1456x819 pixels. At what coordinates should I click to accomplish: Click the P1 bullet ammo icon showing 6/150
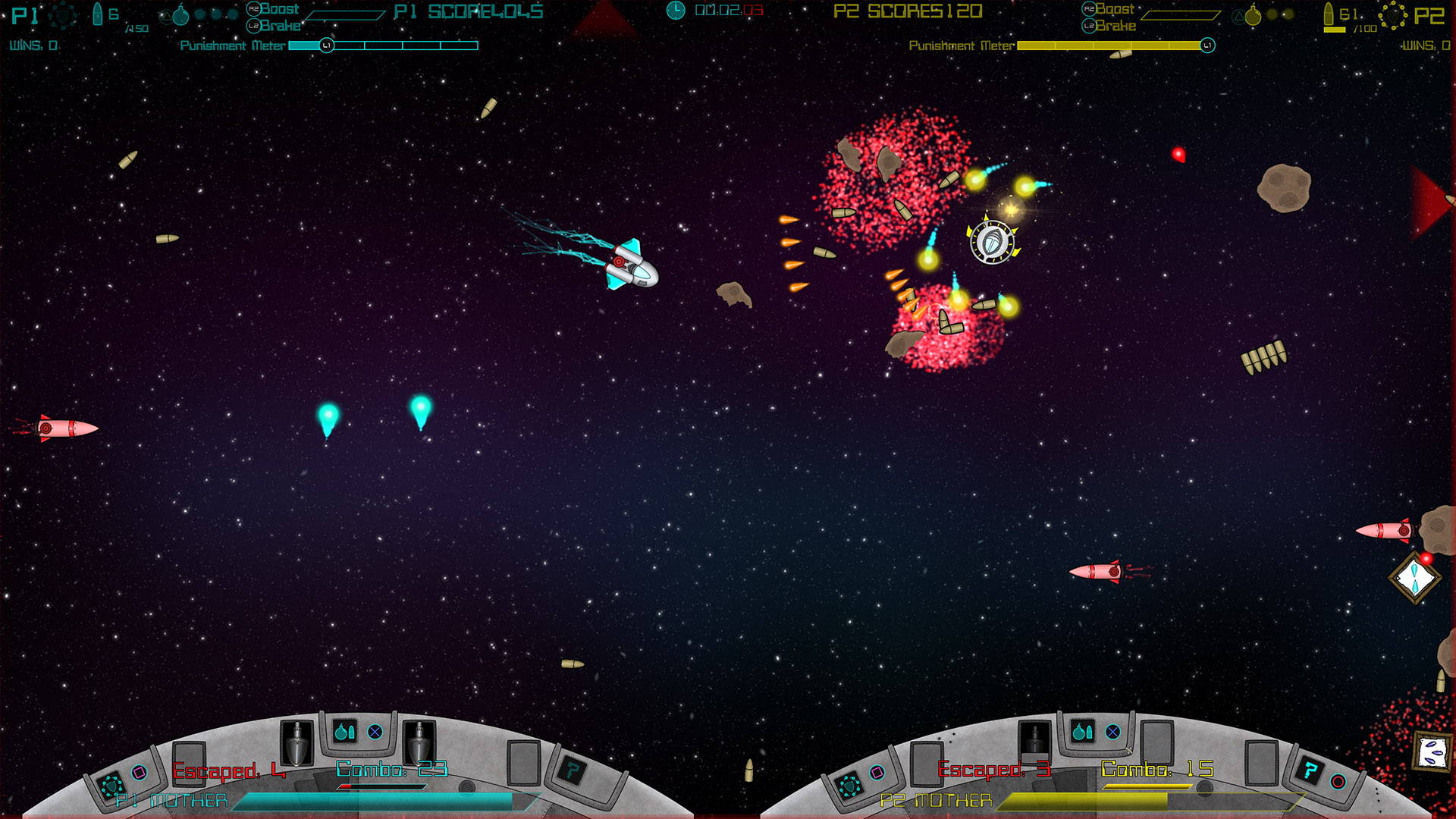[x=97, y=15]
